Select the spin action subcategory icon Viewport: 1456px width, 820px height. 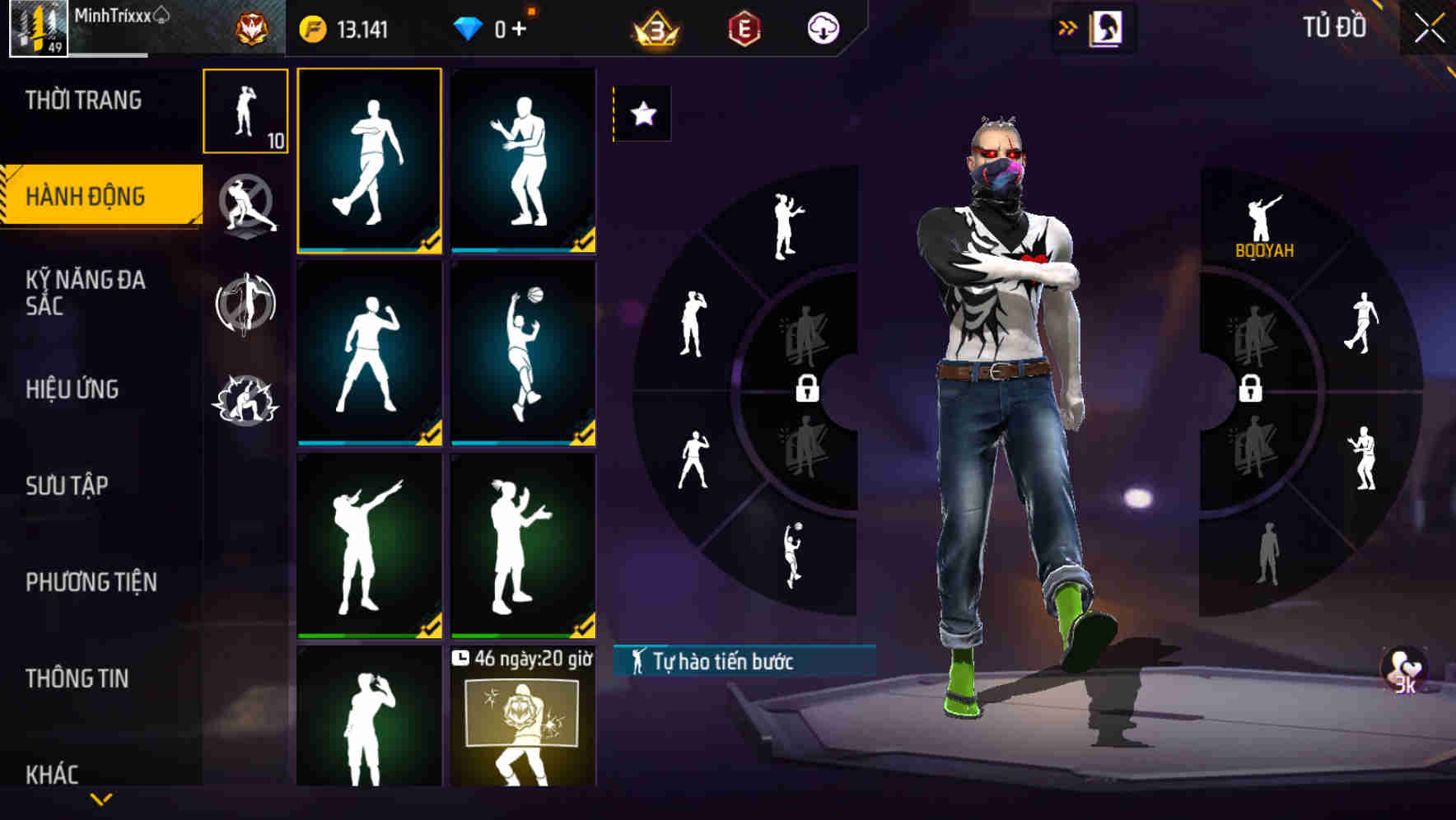click(x=247, y=305)
